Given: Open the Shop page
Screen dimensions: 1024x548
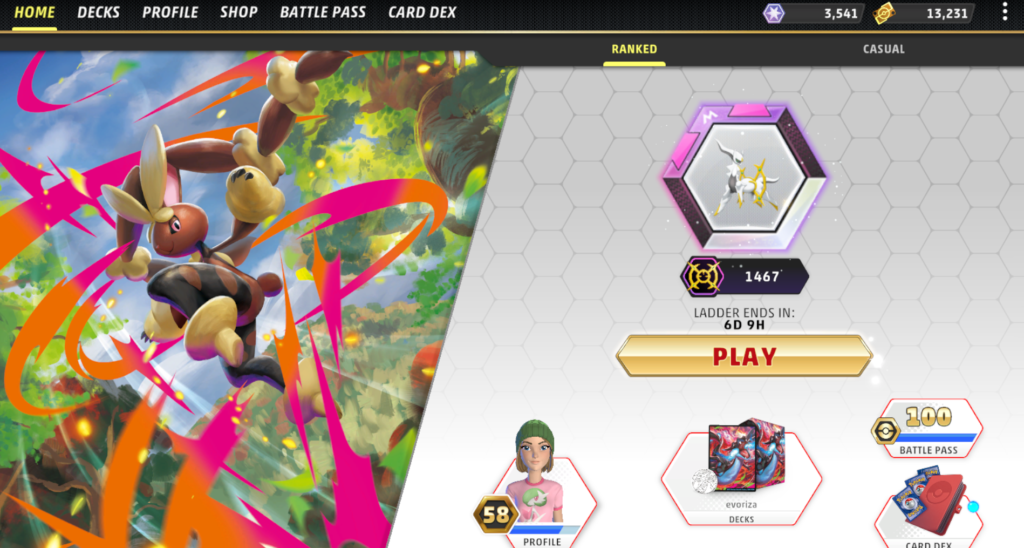Looking at the screenshot, I should tap(238, 13).
